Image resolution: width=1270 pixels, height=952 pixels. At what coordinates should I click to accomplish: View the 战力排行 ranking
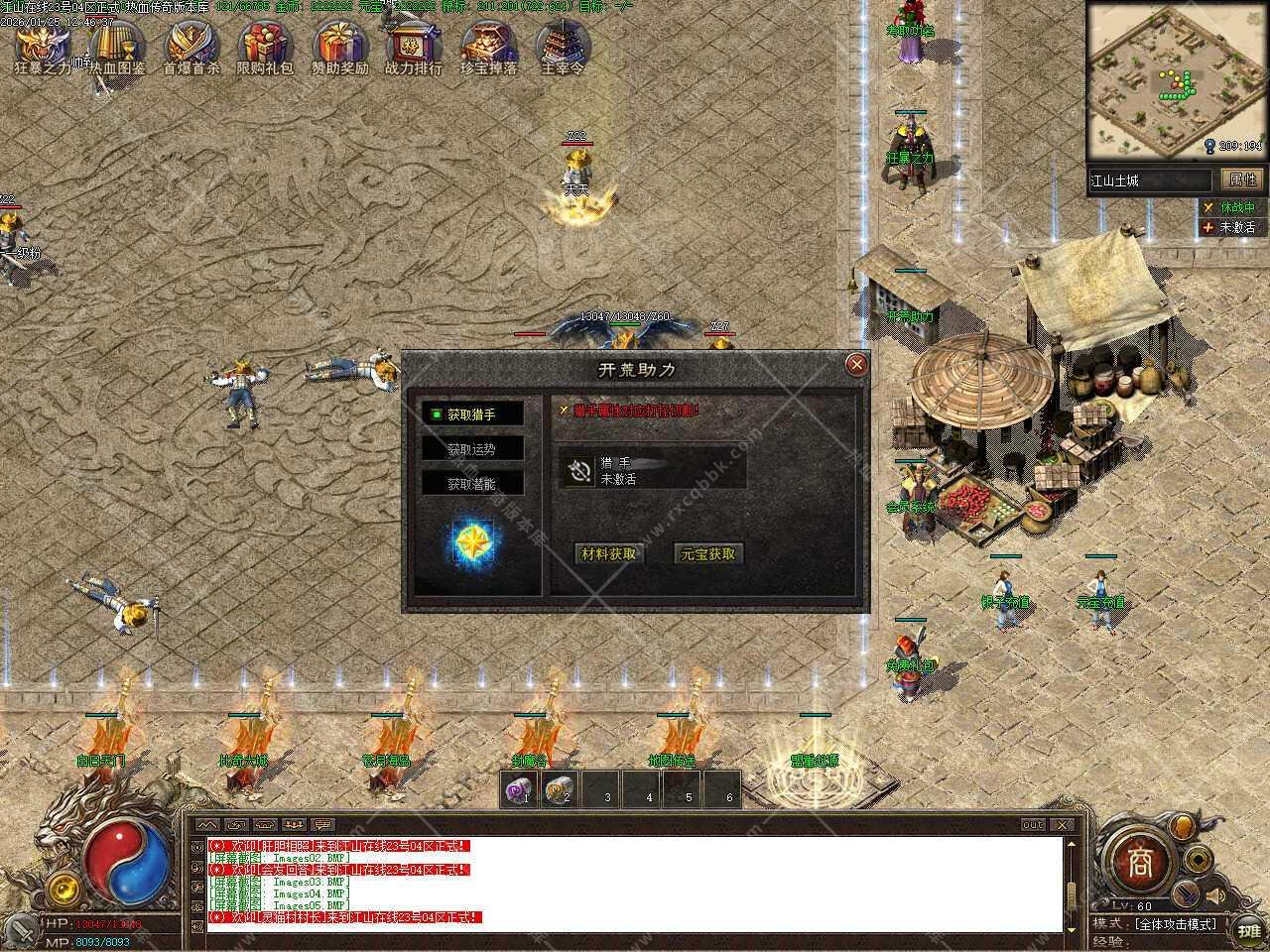pos(414,46)
